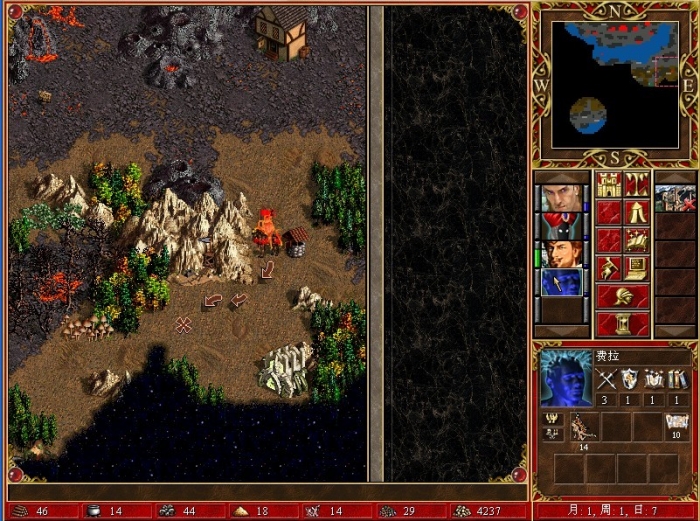The image size is (700, 521).
Task: Open adventure options with the digging figure
Action: point(609,269)
